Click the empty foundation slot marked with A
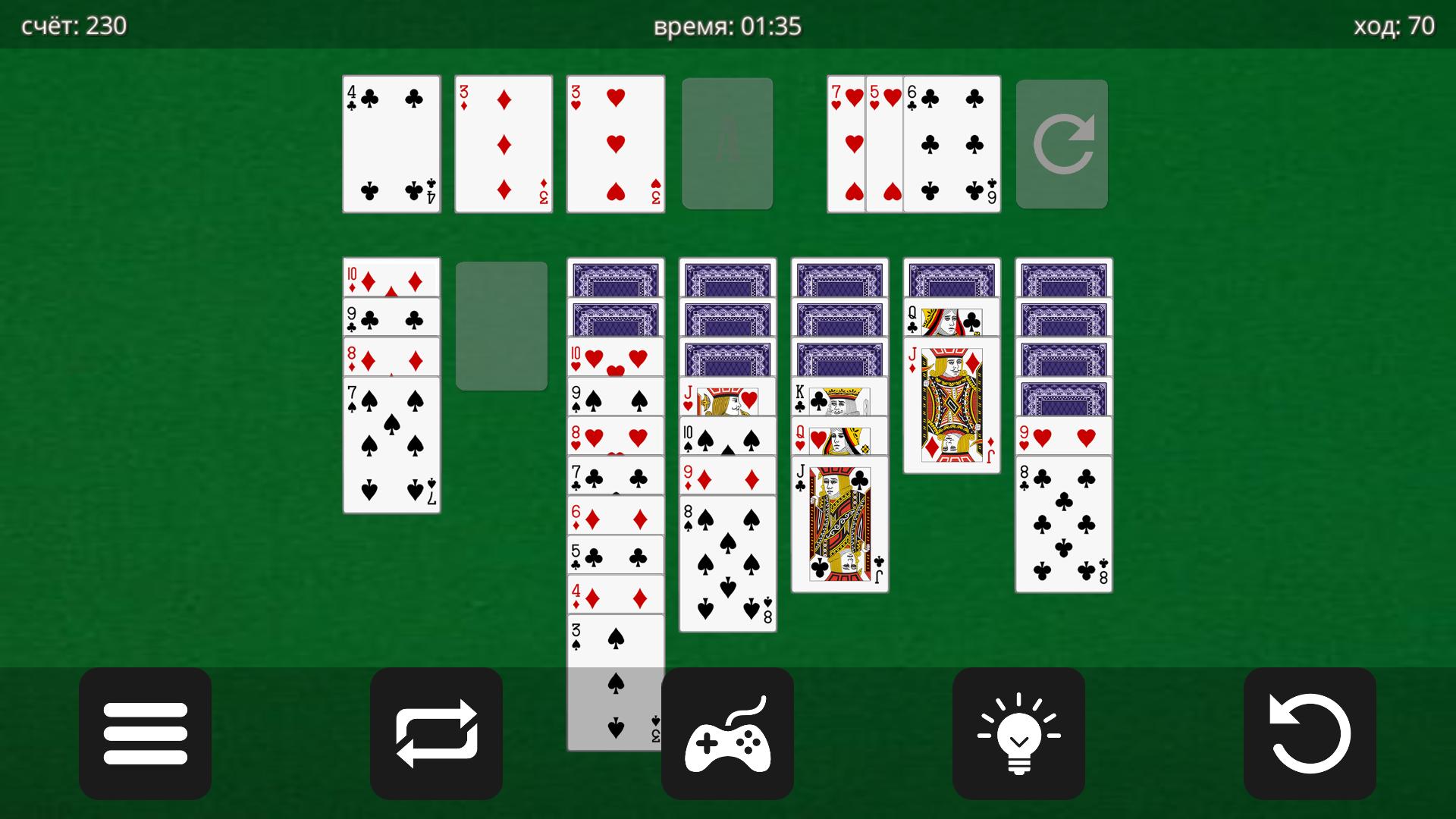This screenshot has height=819, width=1456. tap(727, 143)
